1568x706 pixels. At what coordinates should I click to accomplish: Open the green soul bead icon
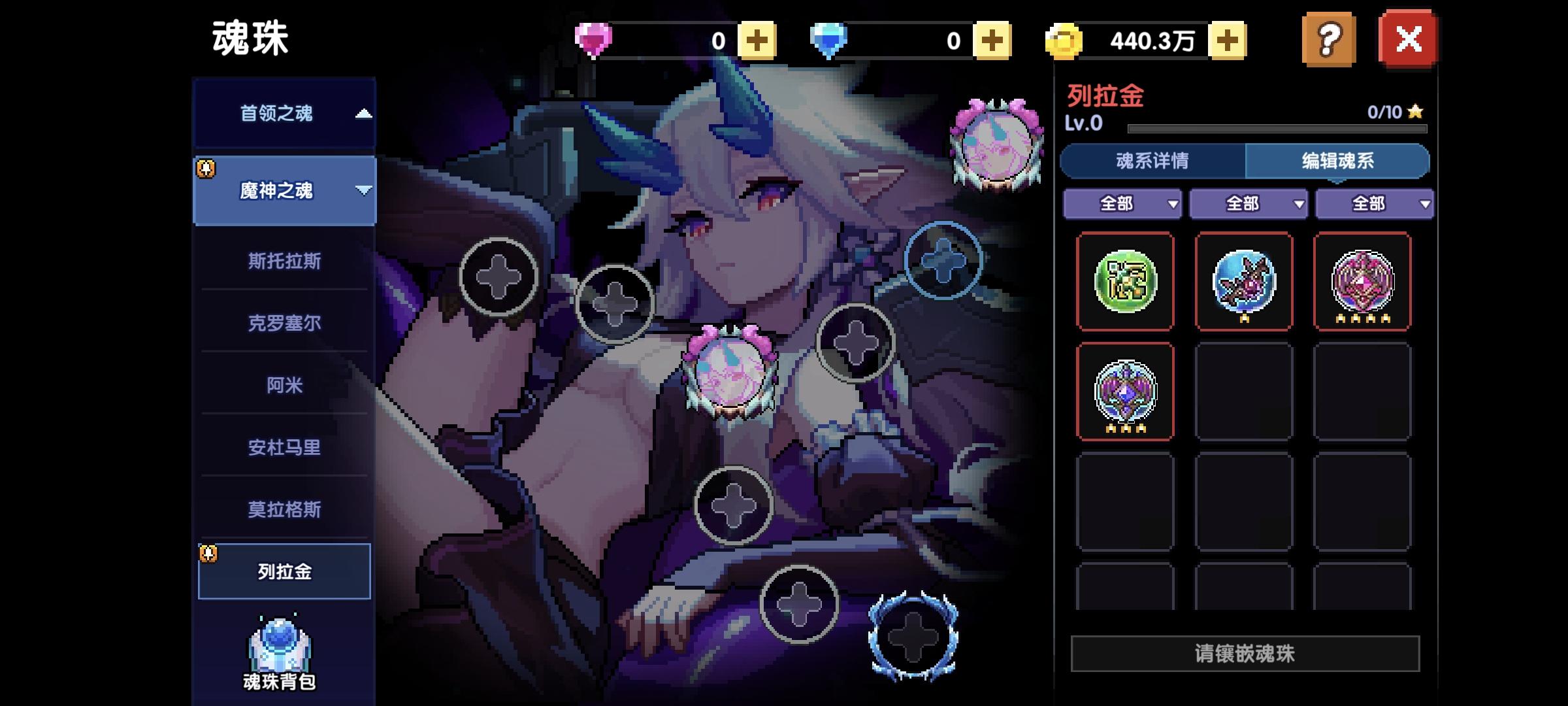click(x=1126, y=282)
